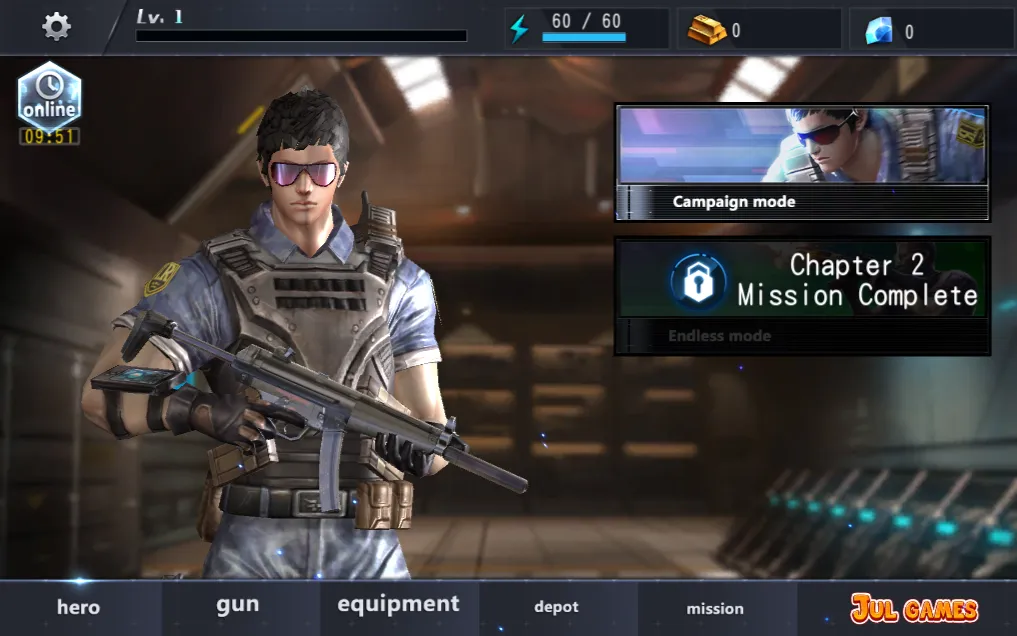Start Campaign mode
This screenshot has width=1017, height=636.
(802, 163)
